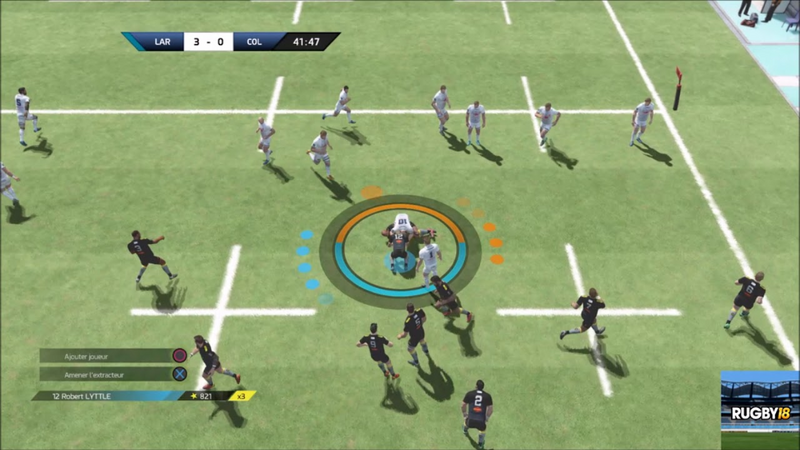Choose the Ajouter joueur action
Image resolution: width=800 pixels, height=450 pixels.
[112, 355]
